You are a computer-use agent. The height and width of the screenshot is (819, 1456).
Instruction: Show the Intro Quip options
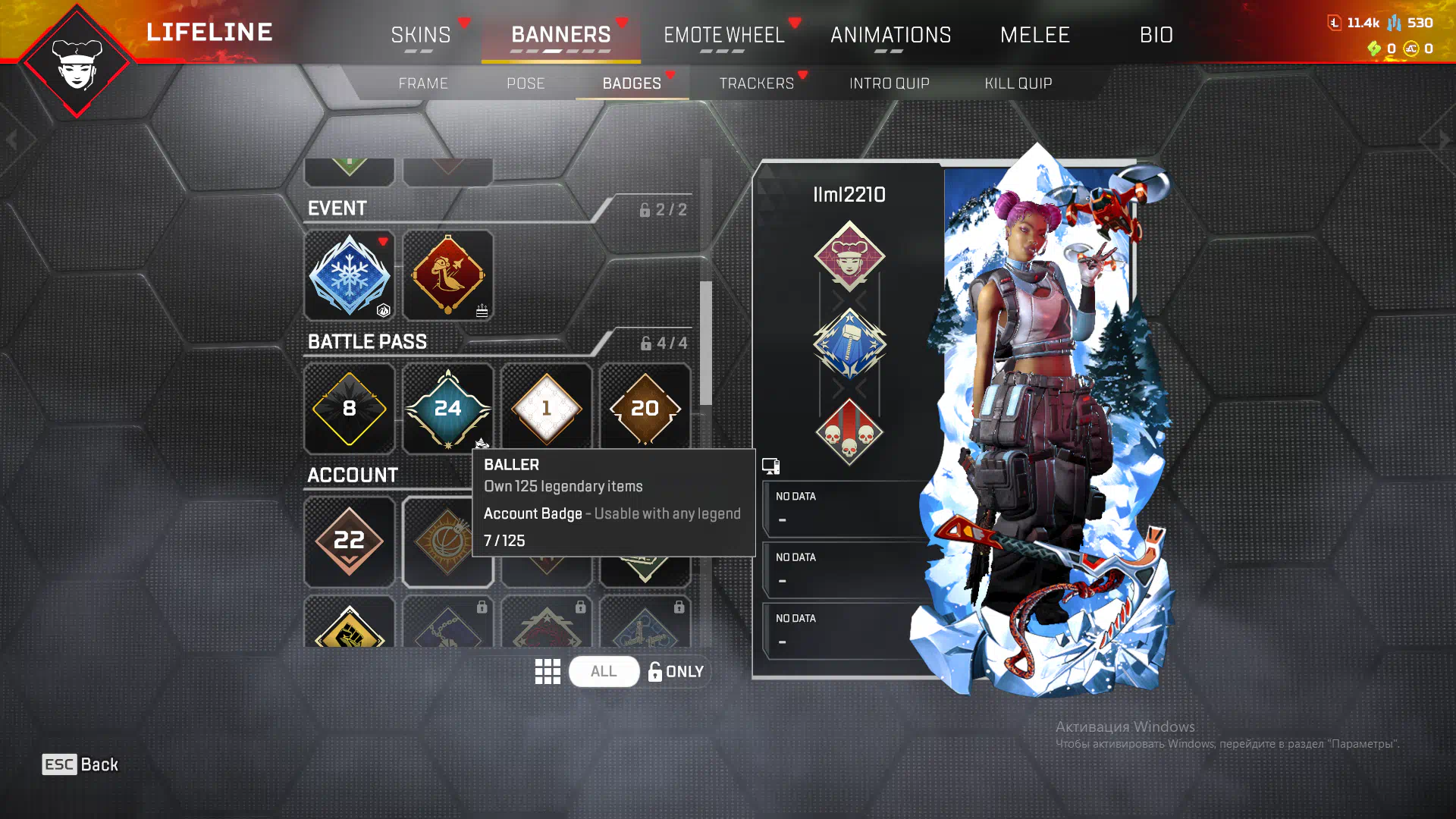(889, 83)
